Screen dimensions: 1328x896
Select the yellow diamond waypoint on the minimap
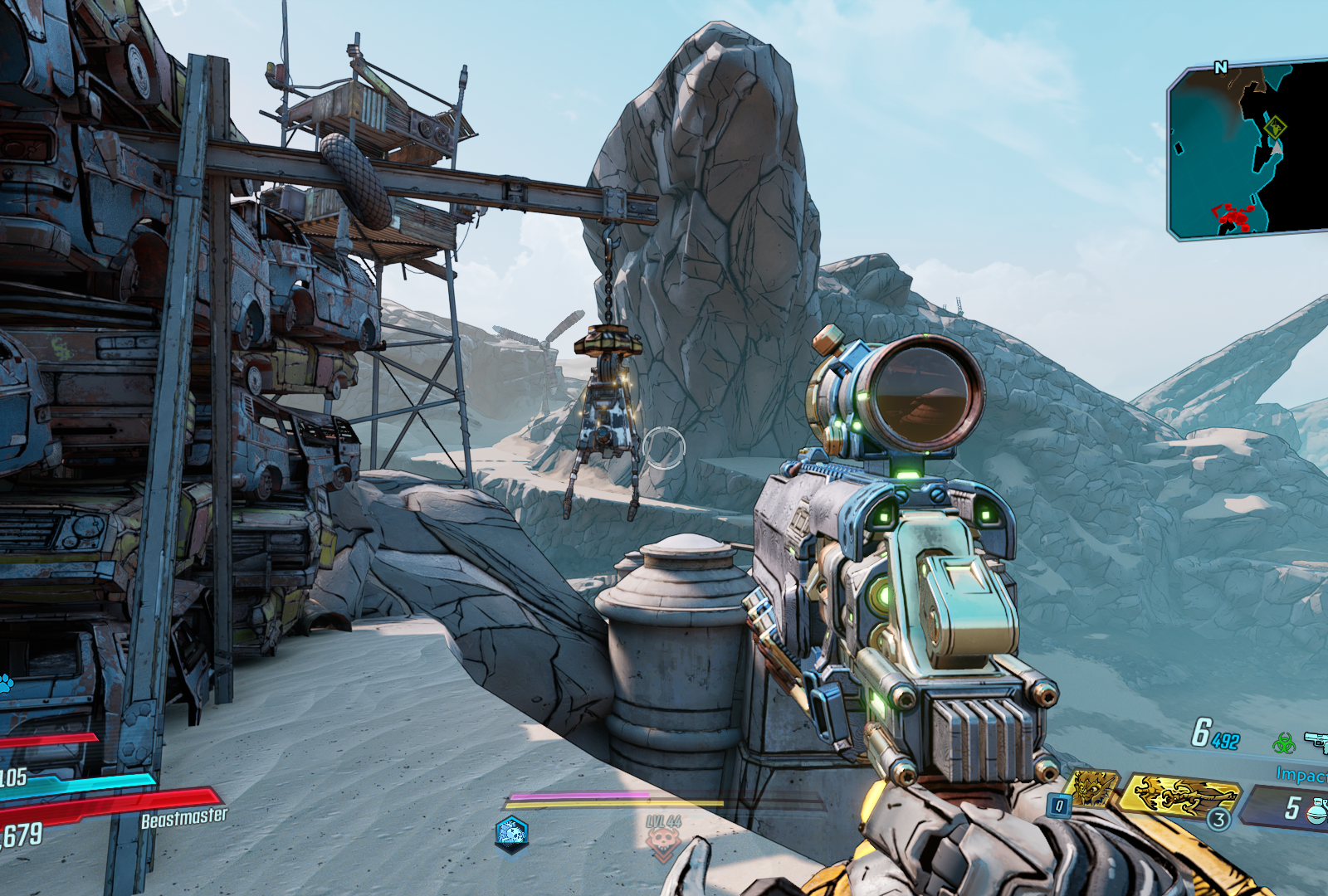(1276, 129)
